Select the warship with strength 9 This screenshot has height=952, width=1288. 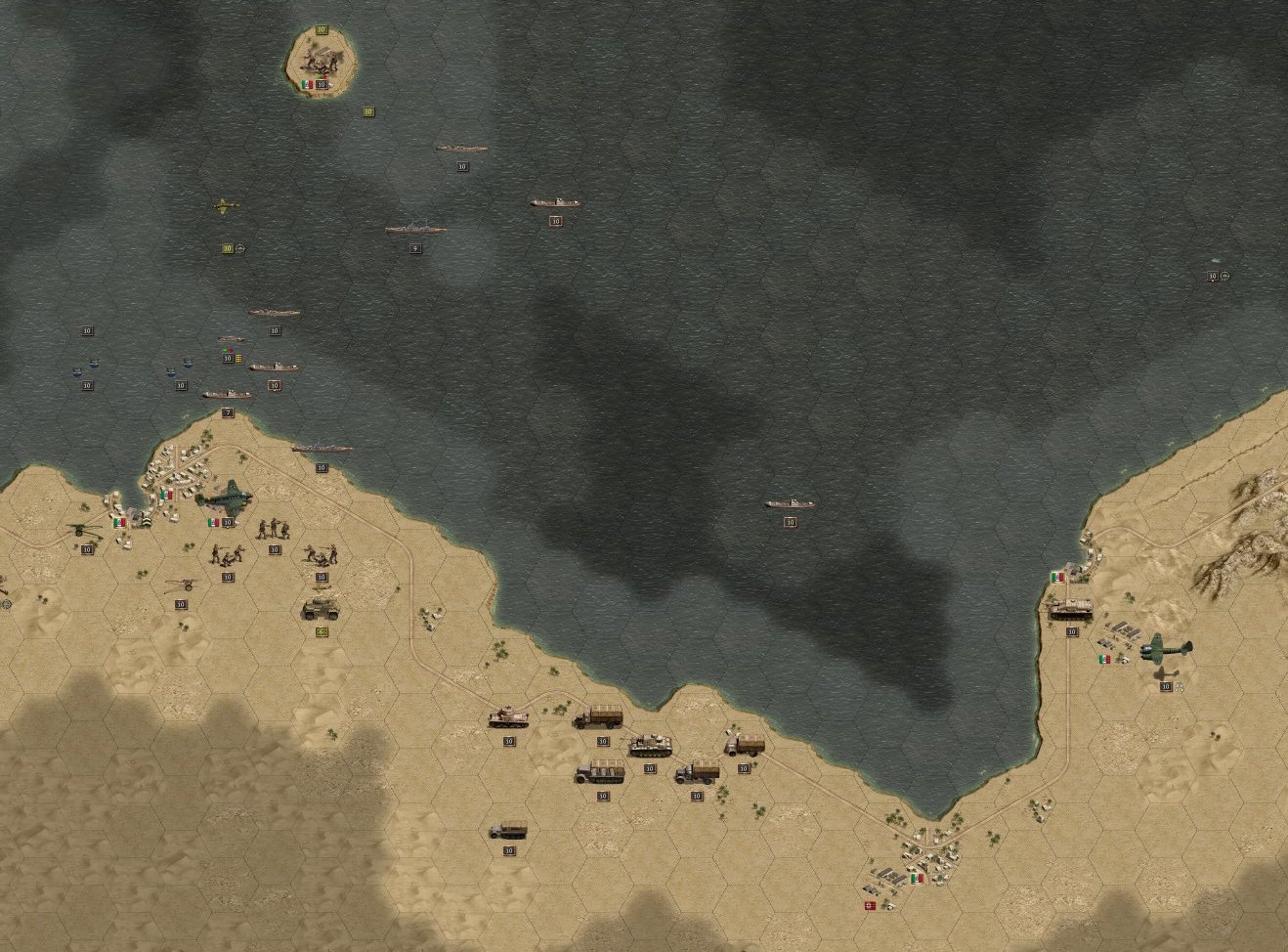(415, 229)
